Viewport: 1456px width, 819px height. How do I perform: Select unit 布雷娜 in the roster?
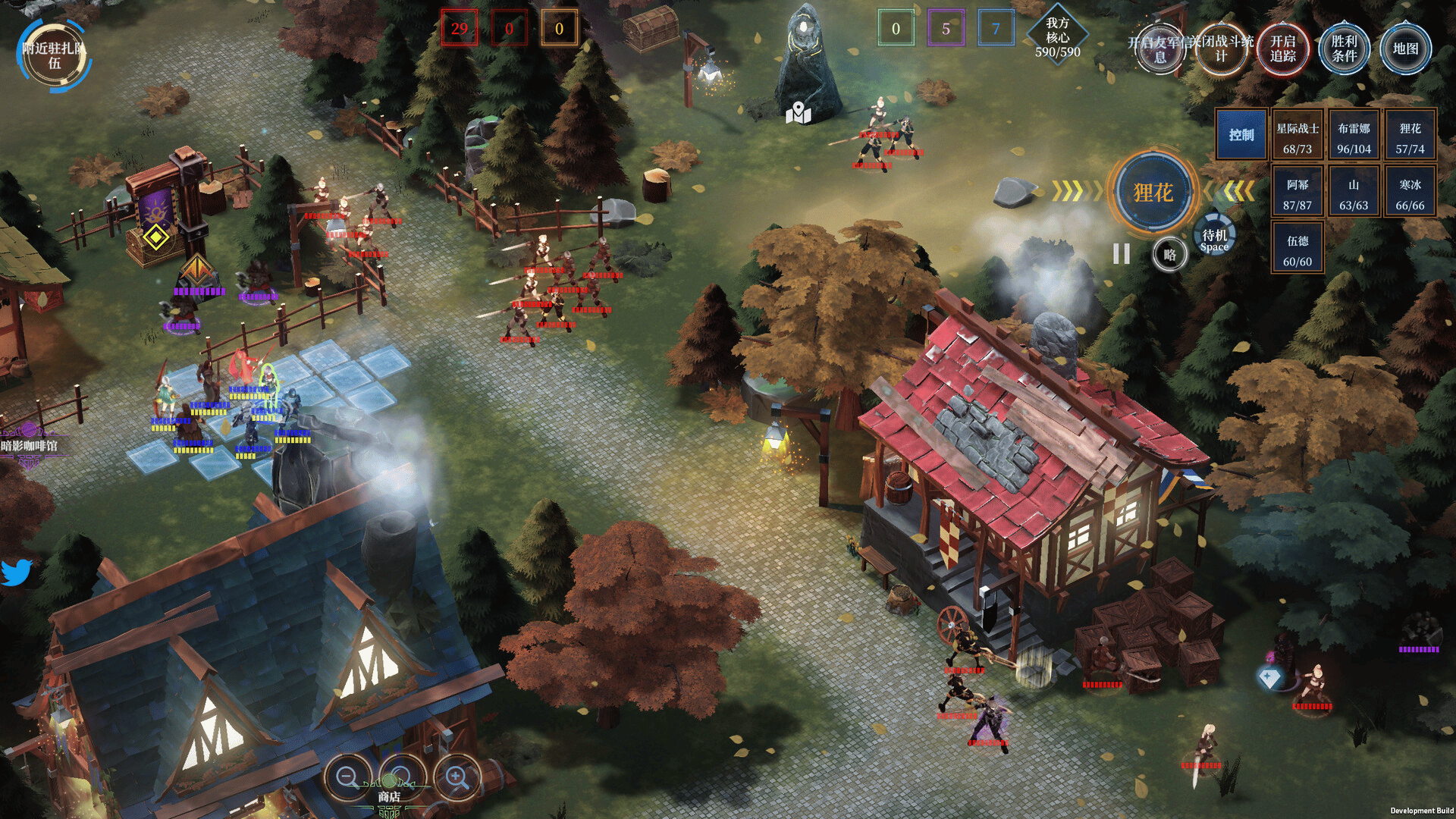(x=1354, y=138)
